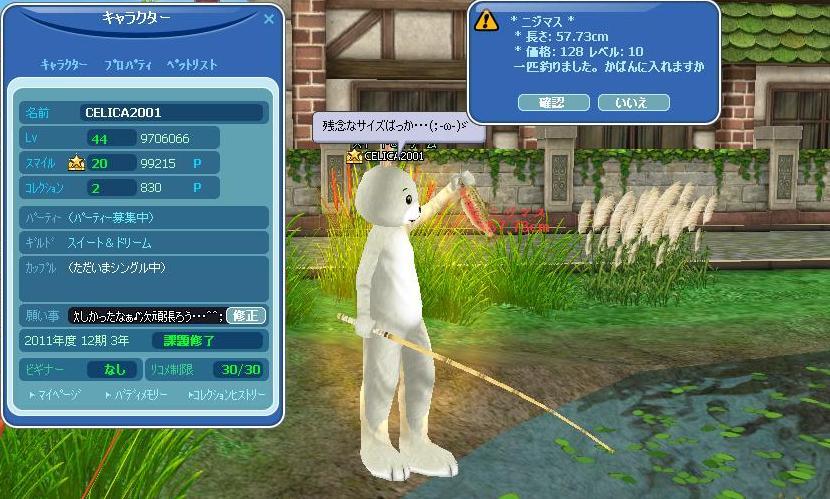Click the 修正 button beside the wish text

246,315
